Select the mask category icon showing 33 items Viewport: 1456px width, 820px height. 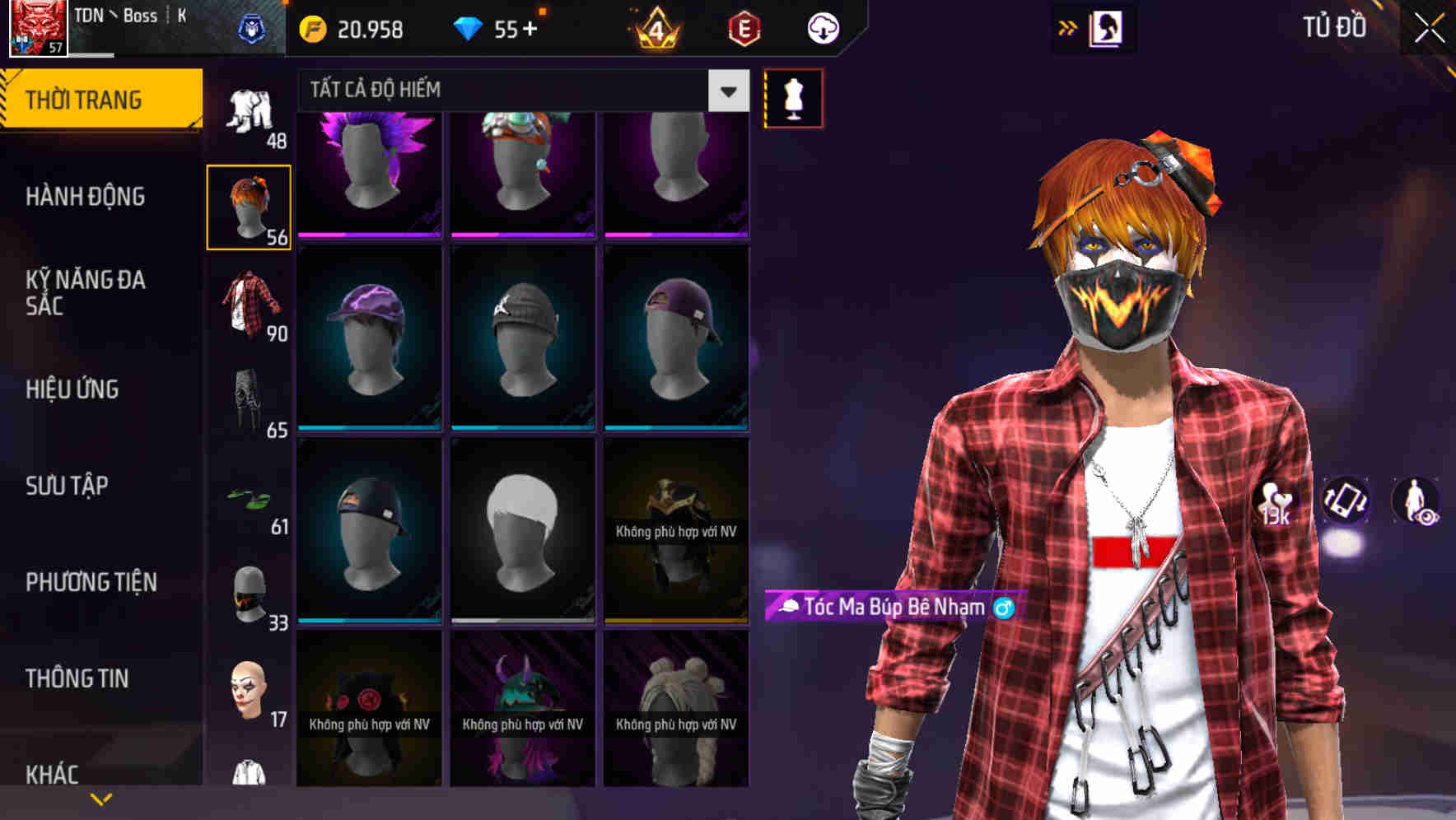click(247, 589)
